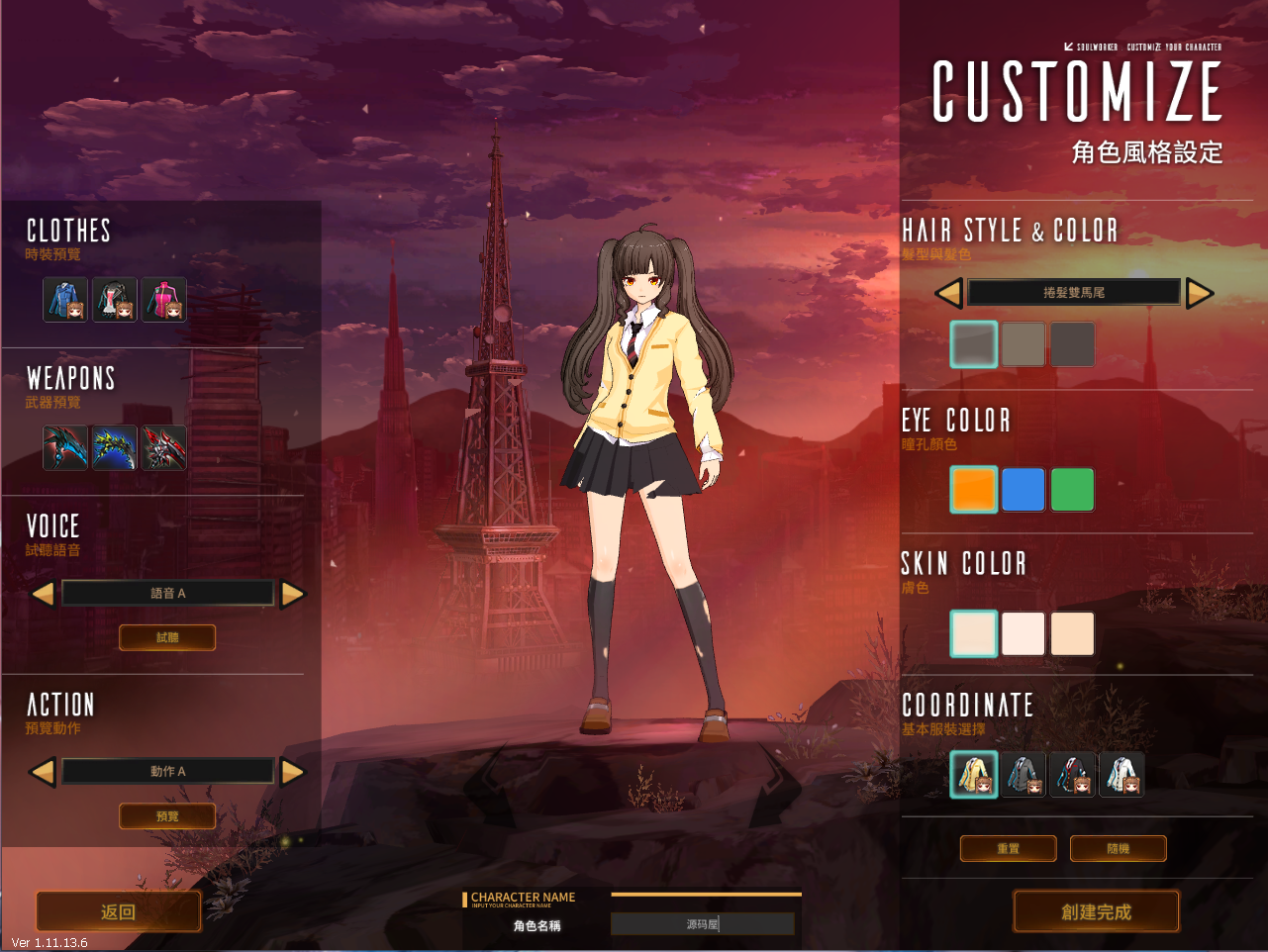
Task: Play voice sample with 試聽 button
Action: pos(167,637)
